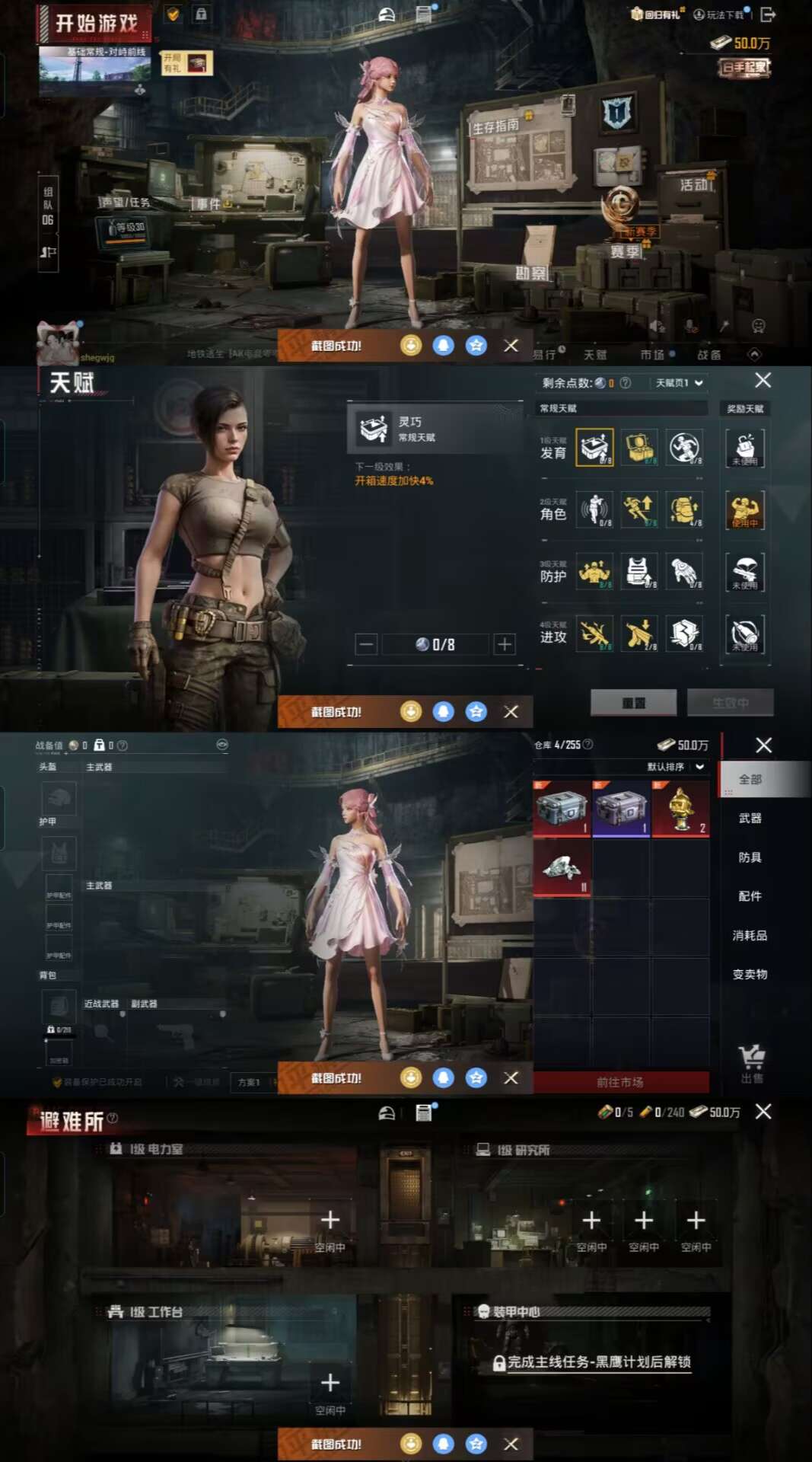
Task: Show the 变卖物 sellable items category
Action: 750,974
